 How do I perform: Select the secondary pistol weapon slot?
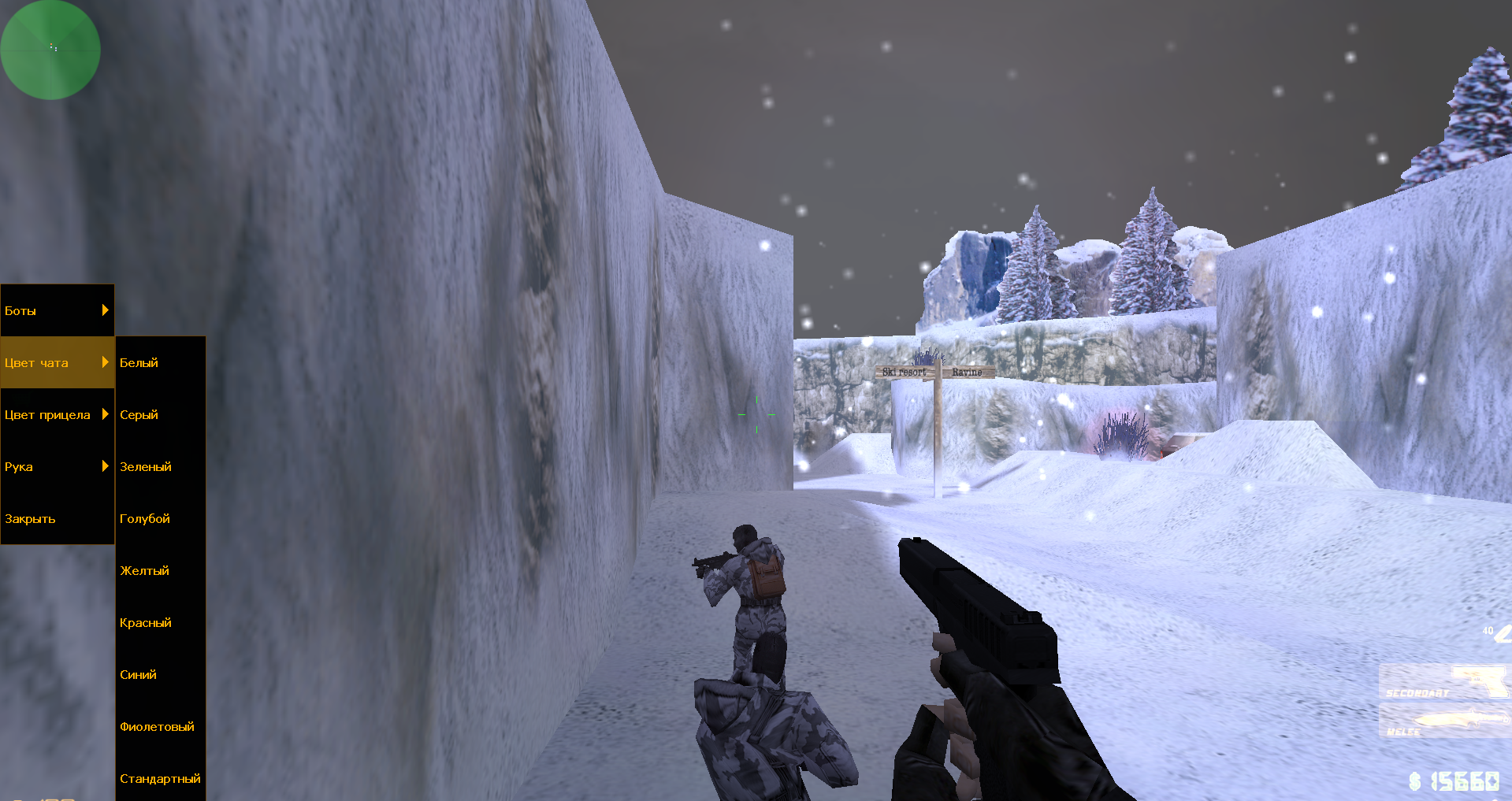1444,682
